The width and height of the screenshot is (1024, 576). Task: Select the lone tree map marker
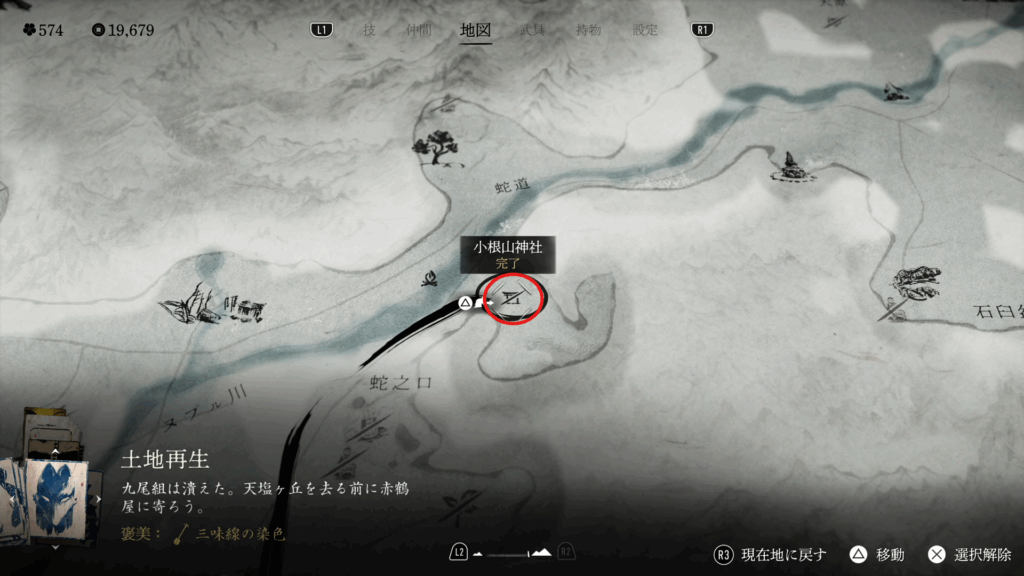pos(436,147)
